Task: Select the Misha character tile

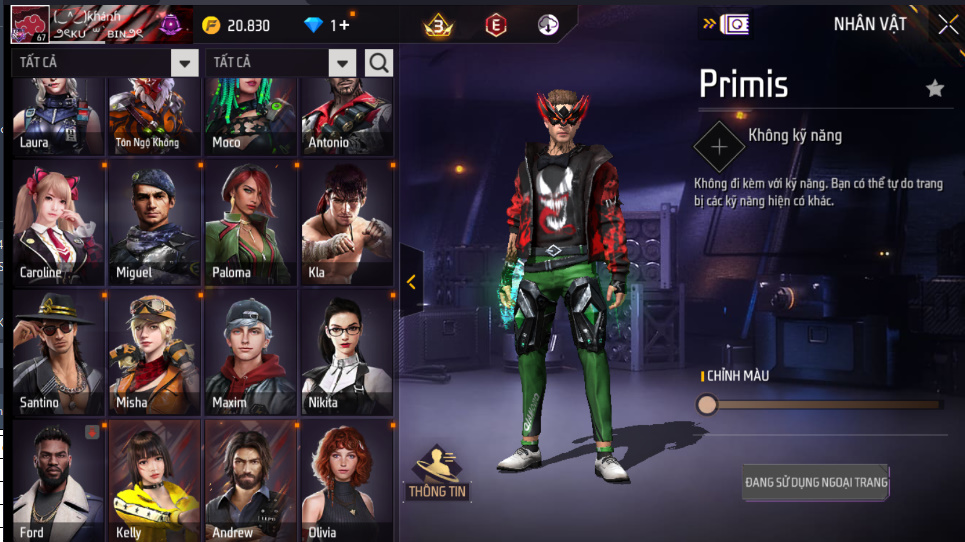Action: coord(153,352)
